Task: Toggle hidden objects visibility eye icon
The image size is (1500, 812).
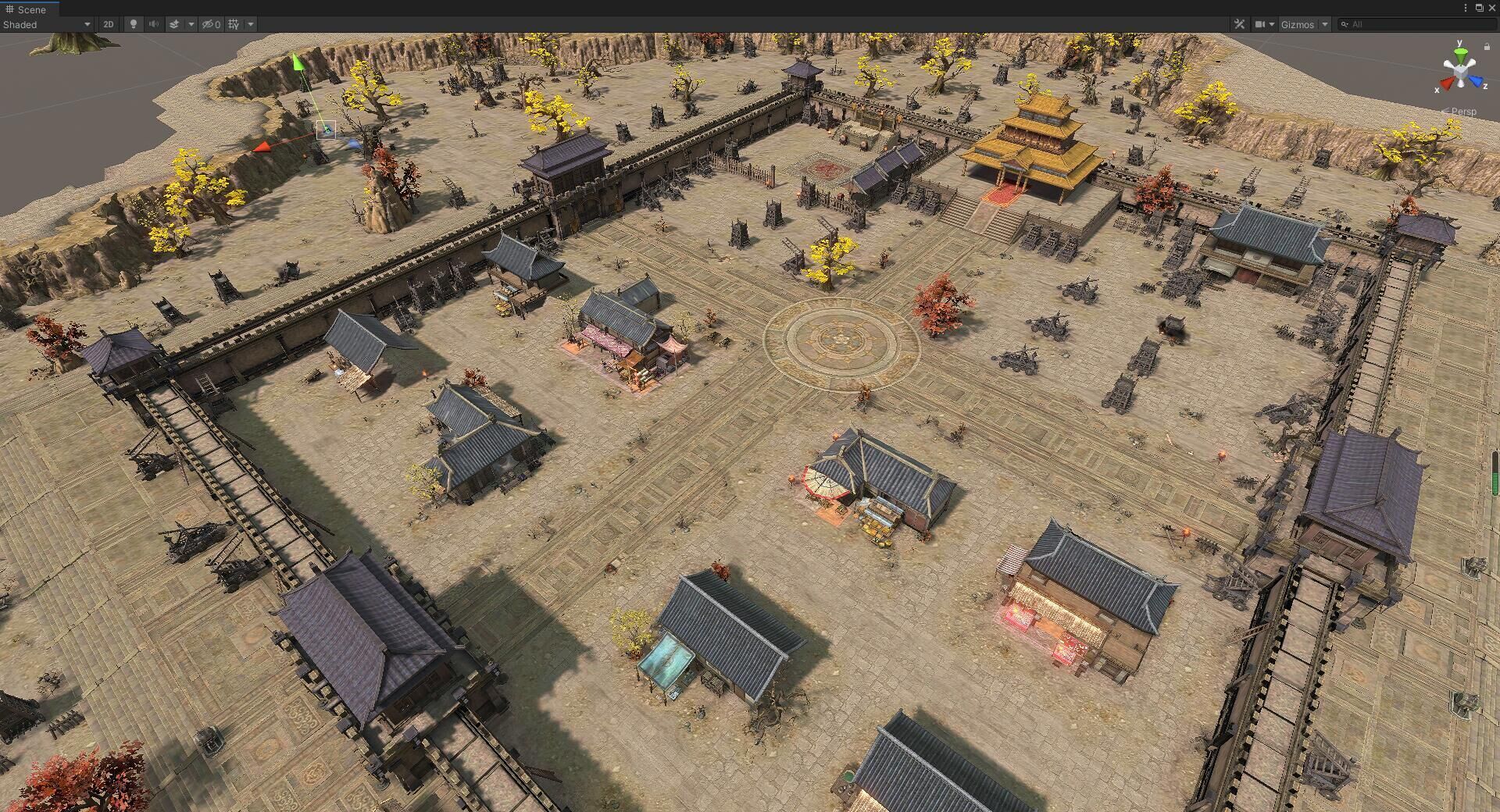Action: (x=211, y=24)
